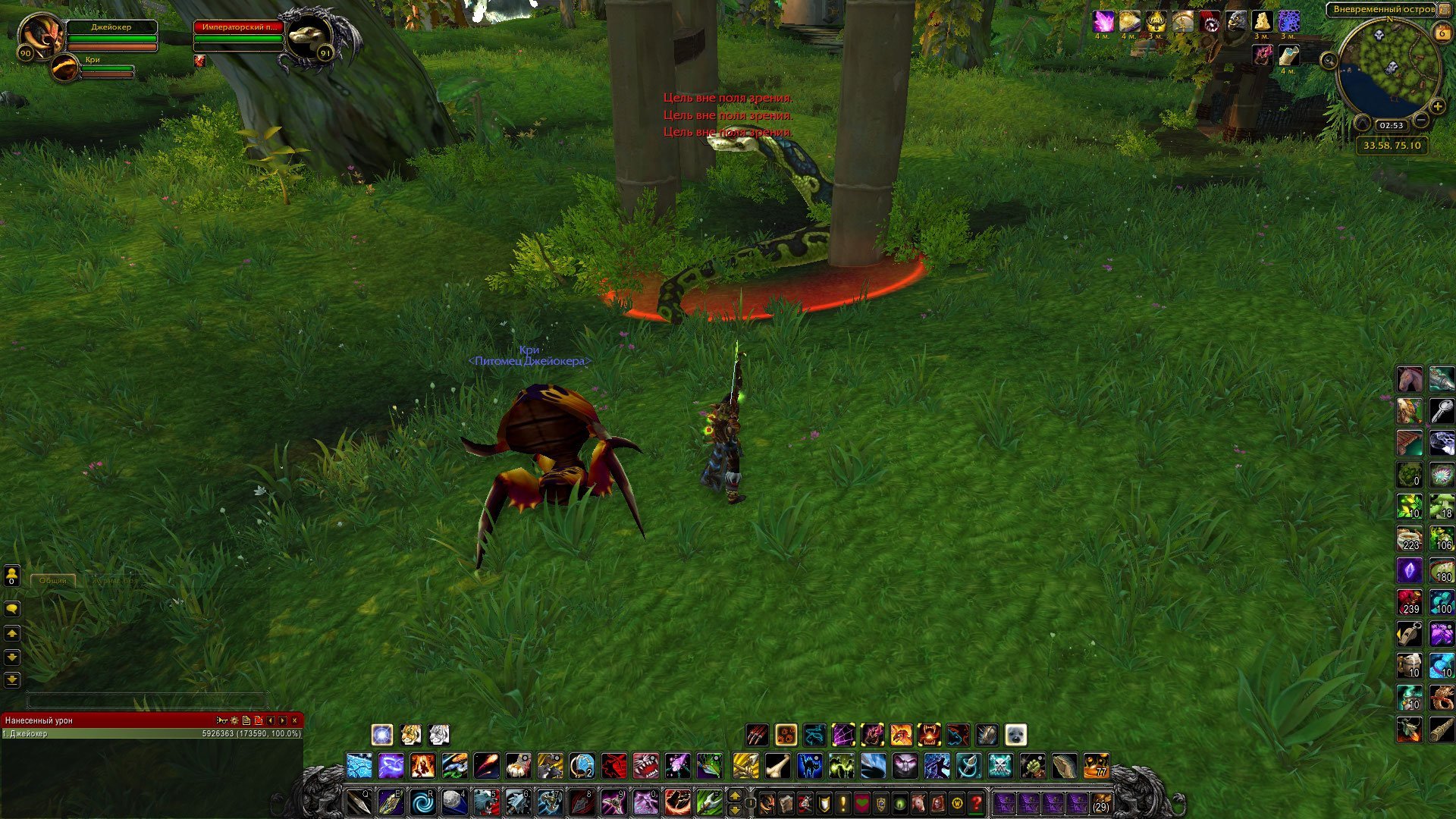Close the Нанесенный урон damage meter window
Viewport: 1456px width, 819px height.
pos(295,720)
